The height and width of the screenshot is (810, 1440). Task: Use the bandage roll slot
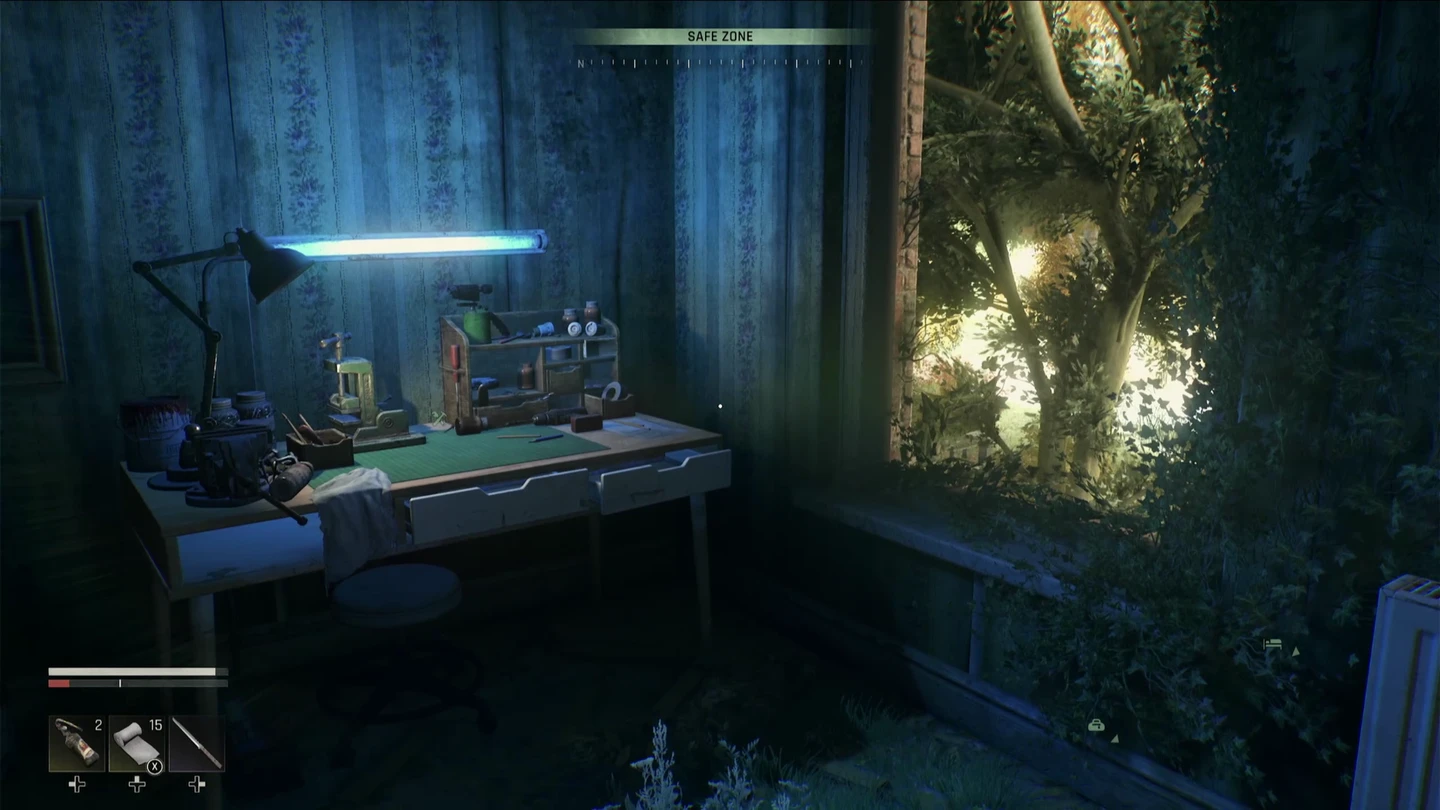[x=137, y=743]
